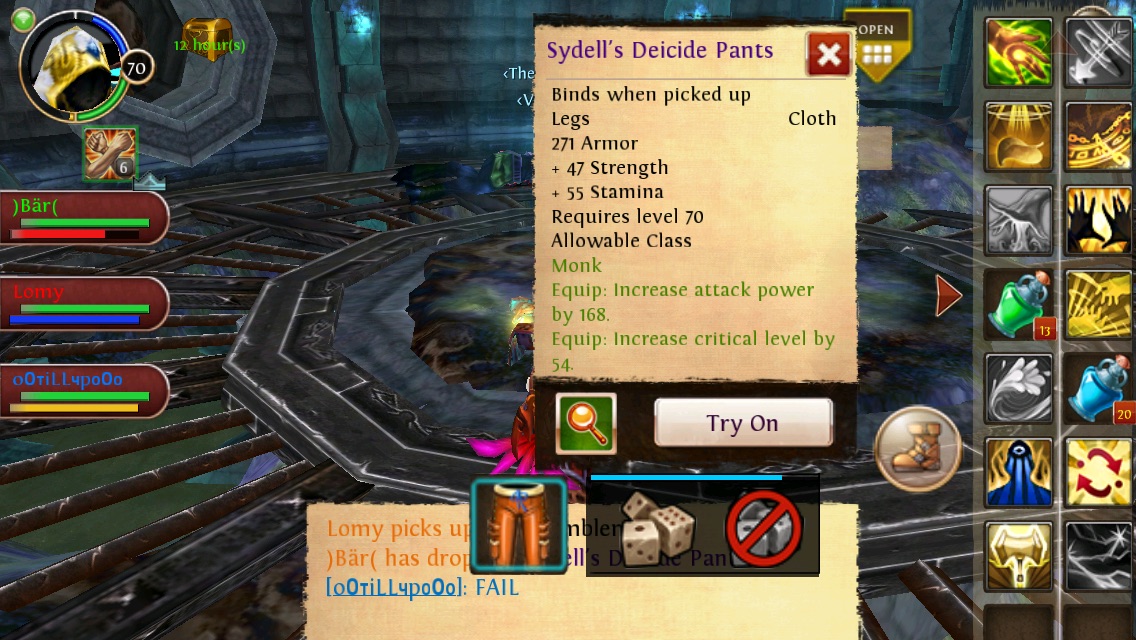Close the Sydell's Deicide Pants tooltip

[x=828, y=54]
